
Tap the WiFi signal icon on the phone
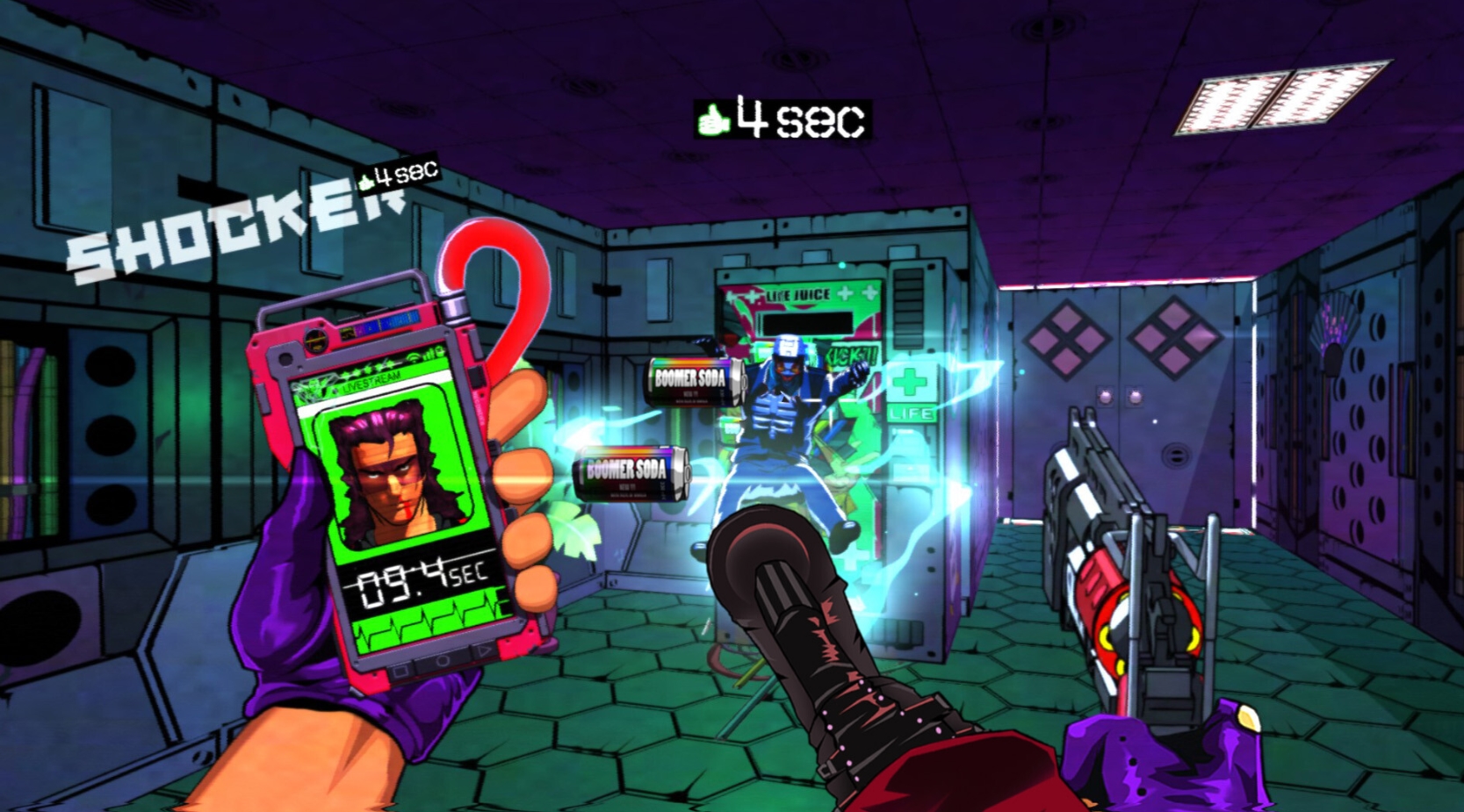pyautogui.click(x=415, y=356)
